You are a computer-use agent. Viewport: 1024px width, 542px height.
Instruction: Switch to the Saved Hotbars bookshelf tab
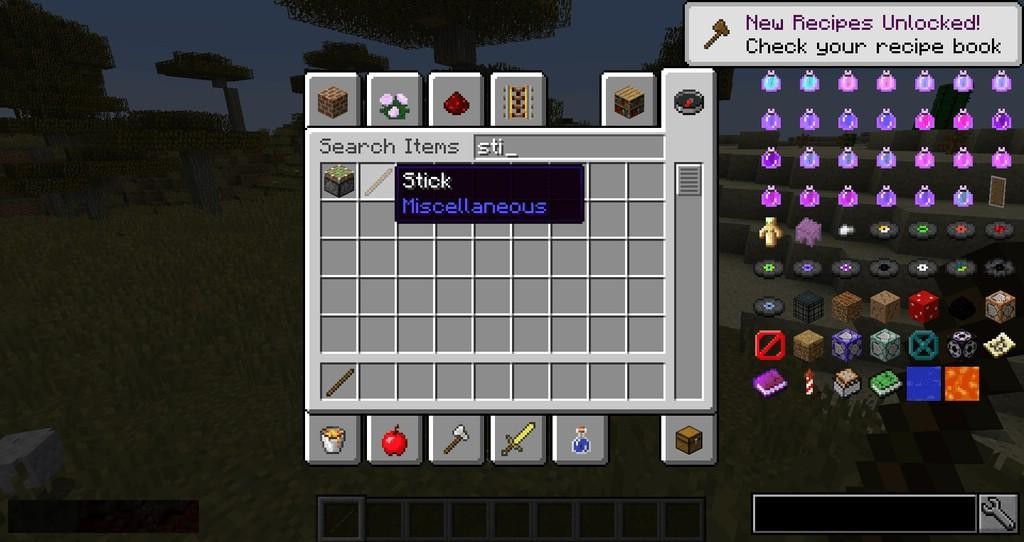[627, 101]
